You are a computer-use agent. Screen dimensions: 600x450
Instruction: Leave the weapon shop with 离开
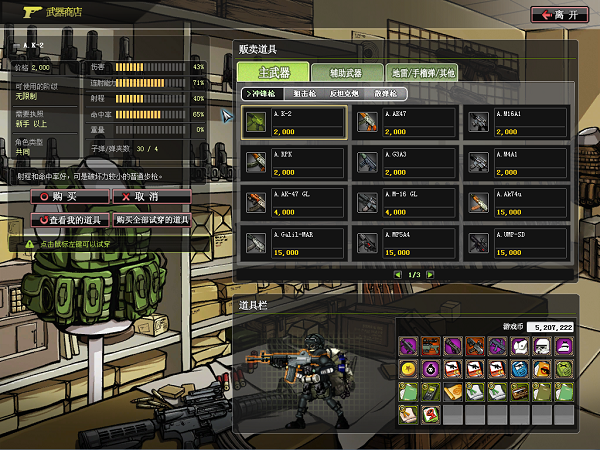click(x=560, y=14)
